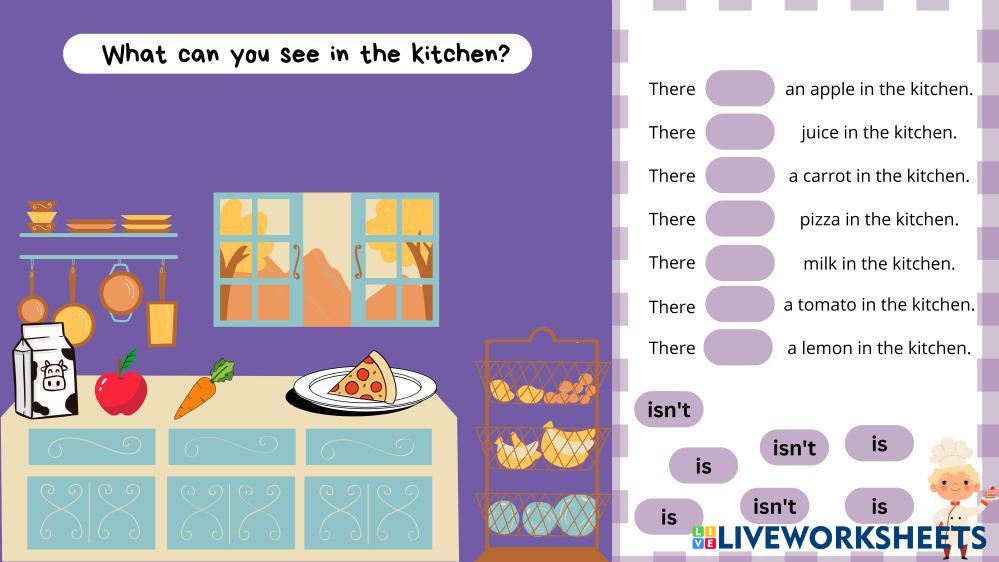Click the blank in the carrot sentence

coord(740,175)
